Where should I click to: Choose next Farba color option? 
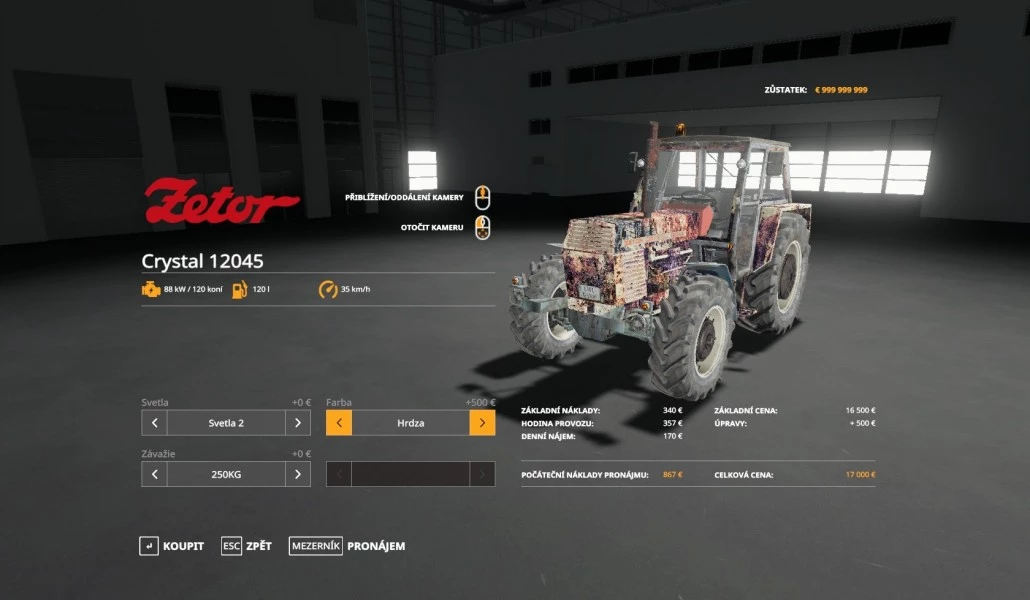point(482,423)
